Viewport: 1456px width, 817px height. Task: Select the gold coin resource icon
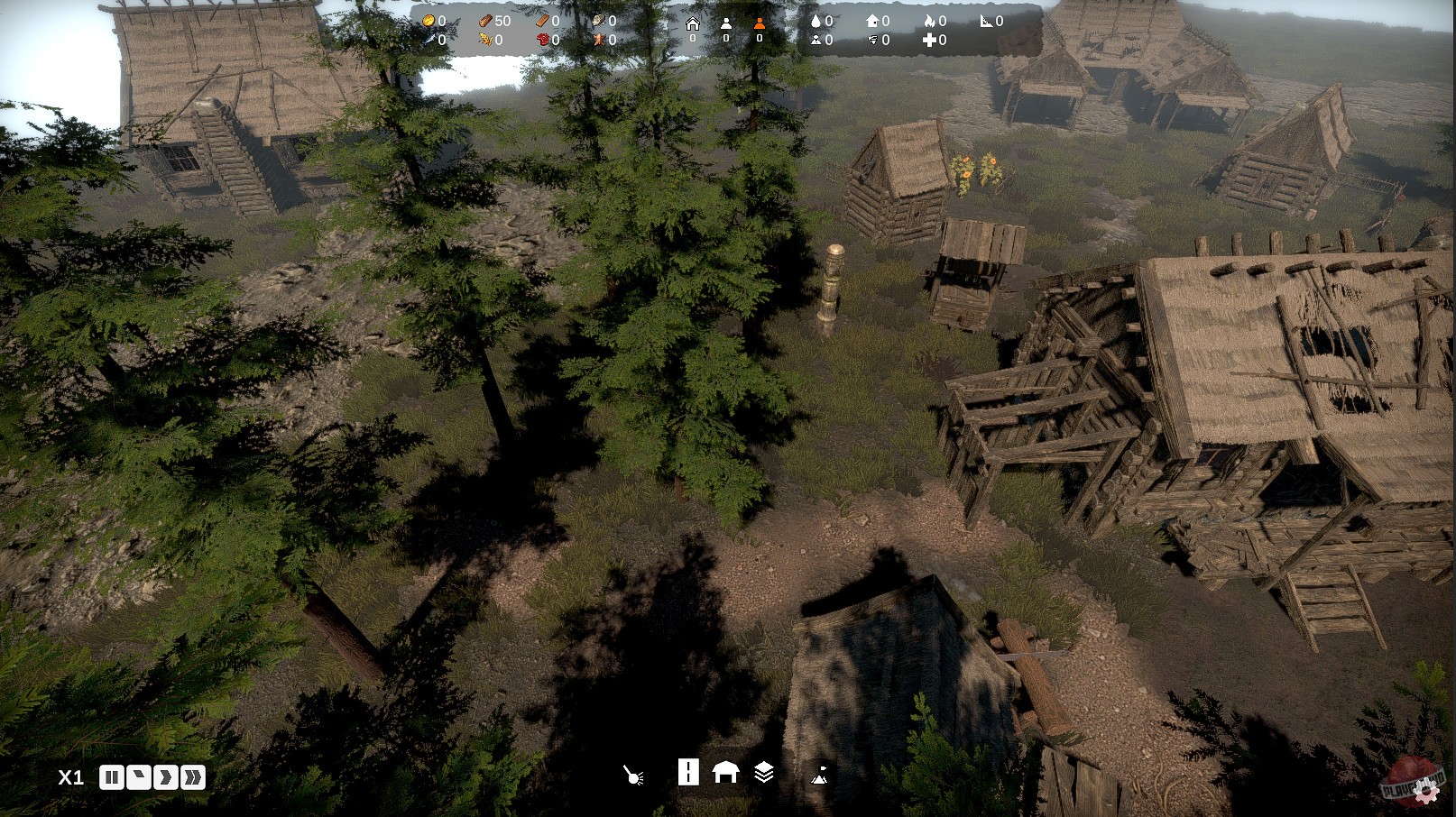point(429,20)
